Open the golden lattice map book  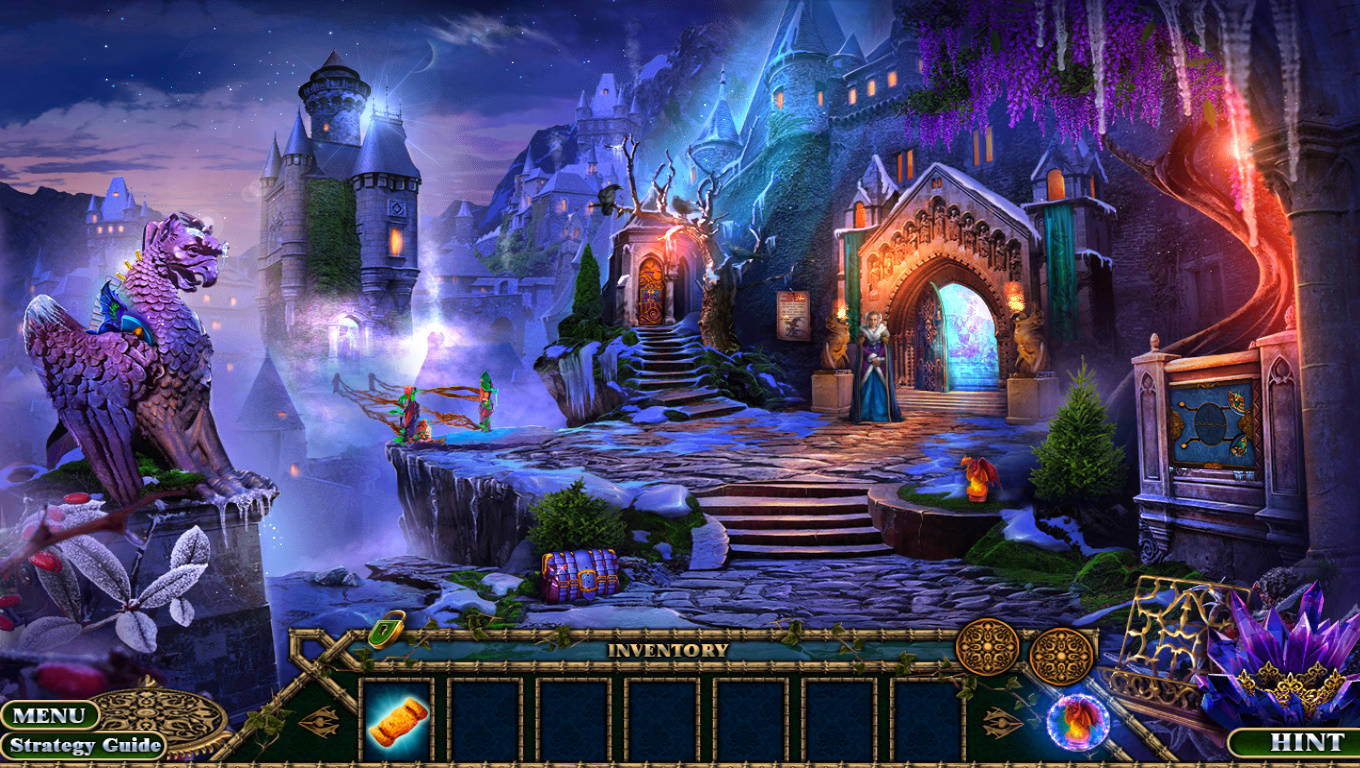click(x=1170, y=638)
